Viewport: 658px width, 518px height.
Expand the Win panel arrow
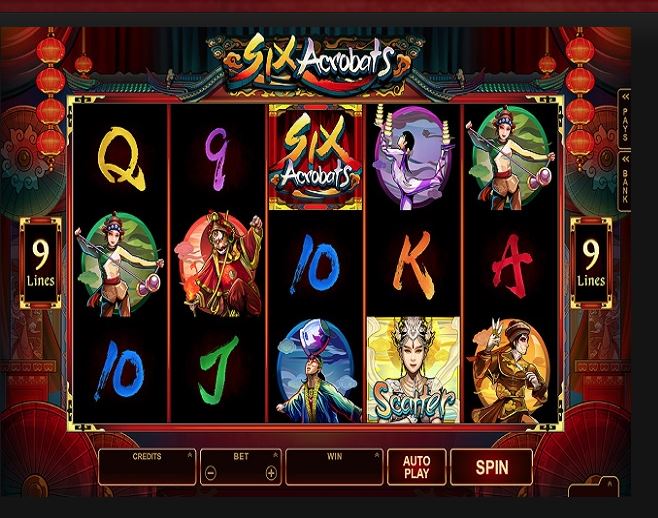click(376, 456)
